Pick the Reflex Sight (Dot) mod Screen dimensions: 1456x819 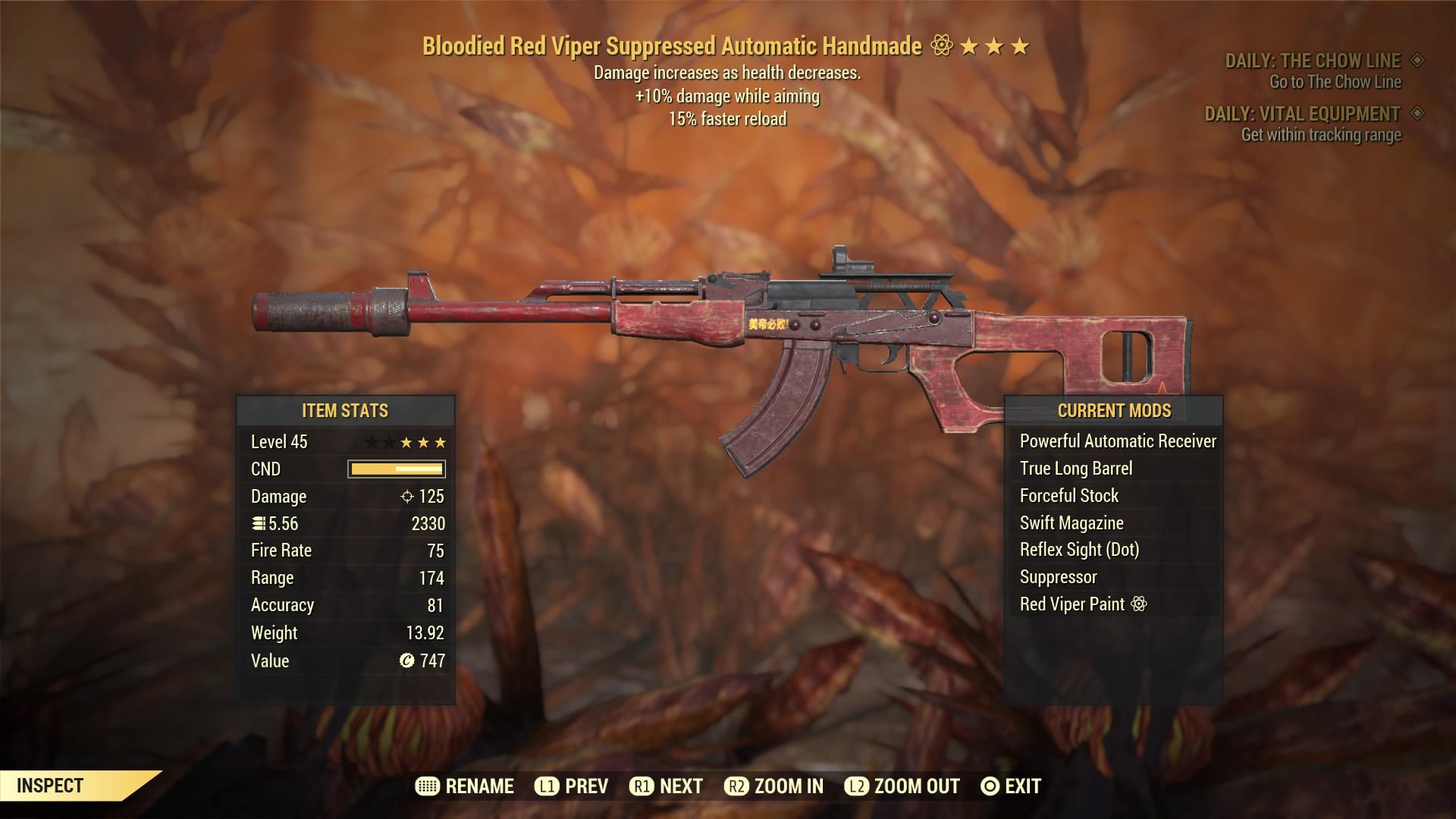tap(1078, 550)
